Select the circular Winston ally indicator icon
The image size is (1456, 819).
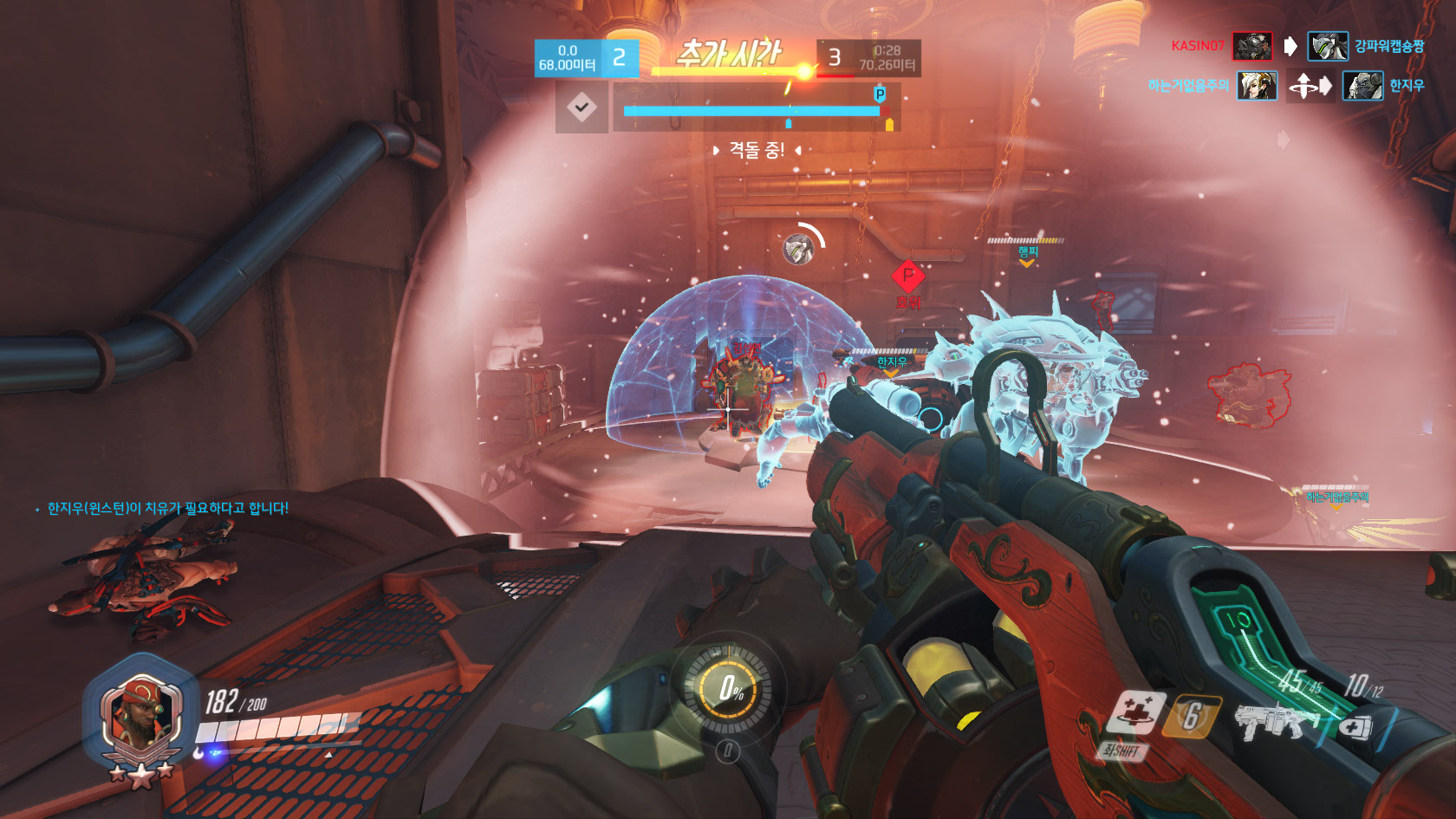pos(798,249)
